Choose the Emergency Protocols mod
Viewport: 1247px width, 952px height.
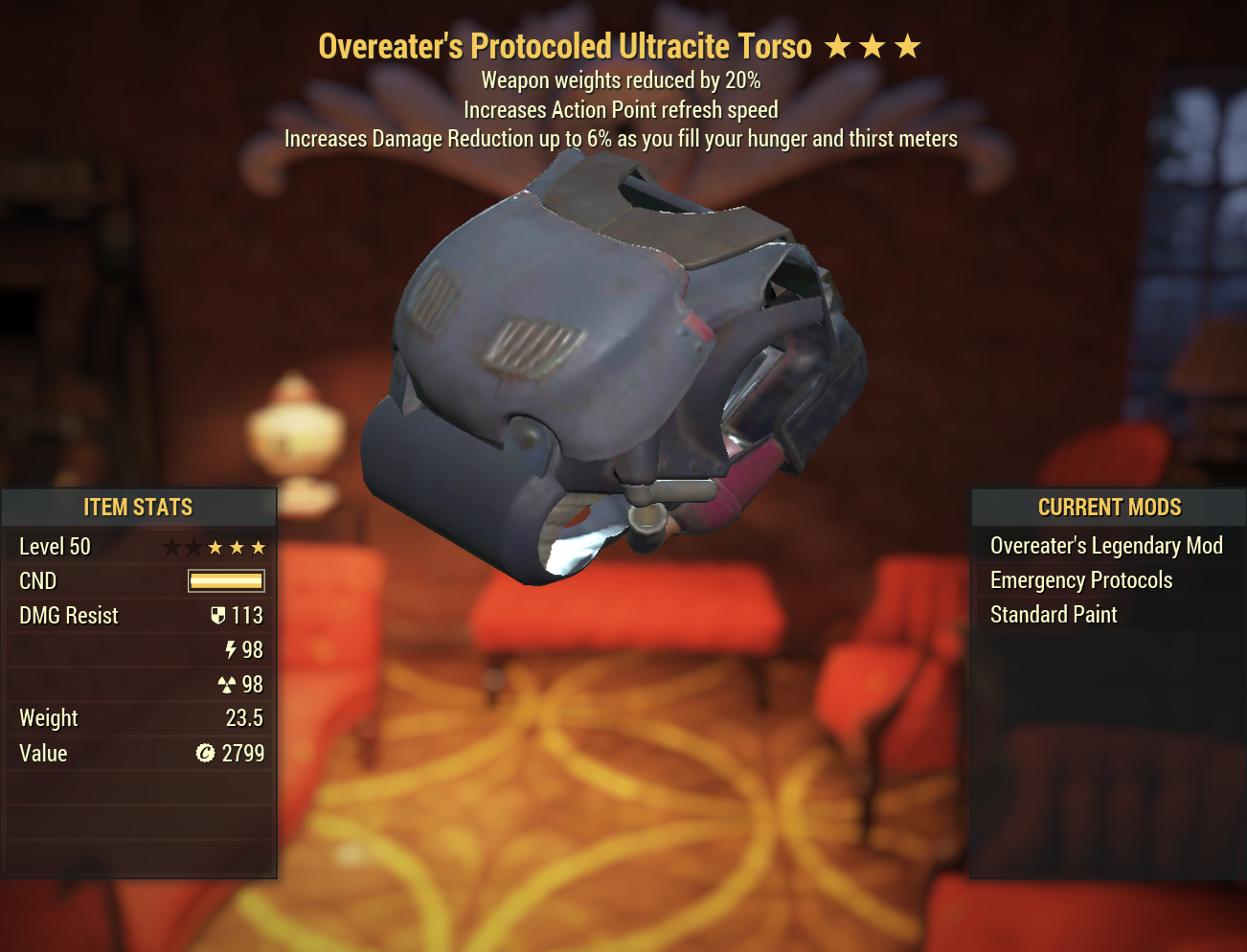(1080, 580)
